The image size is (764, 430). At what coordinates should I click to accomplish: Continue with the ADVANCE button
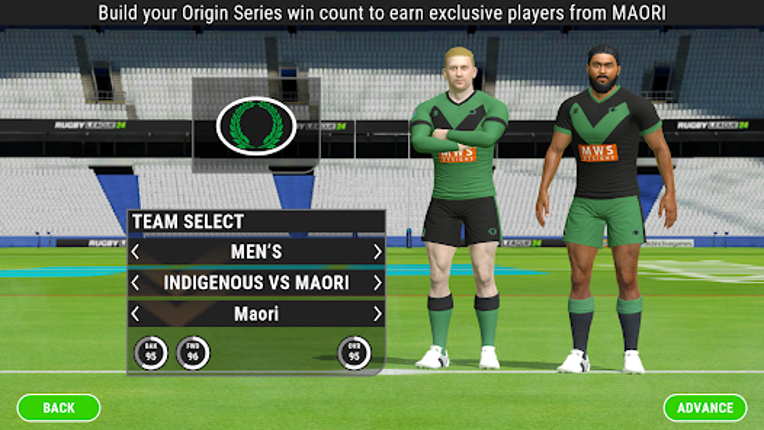[x=705, y=407]
